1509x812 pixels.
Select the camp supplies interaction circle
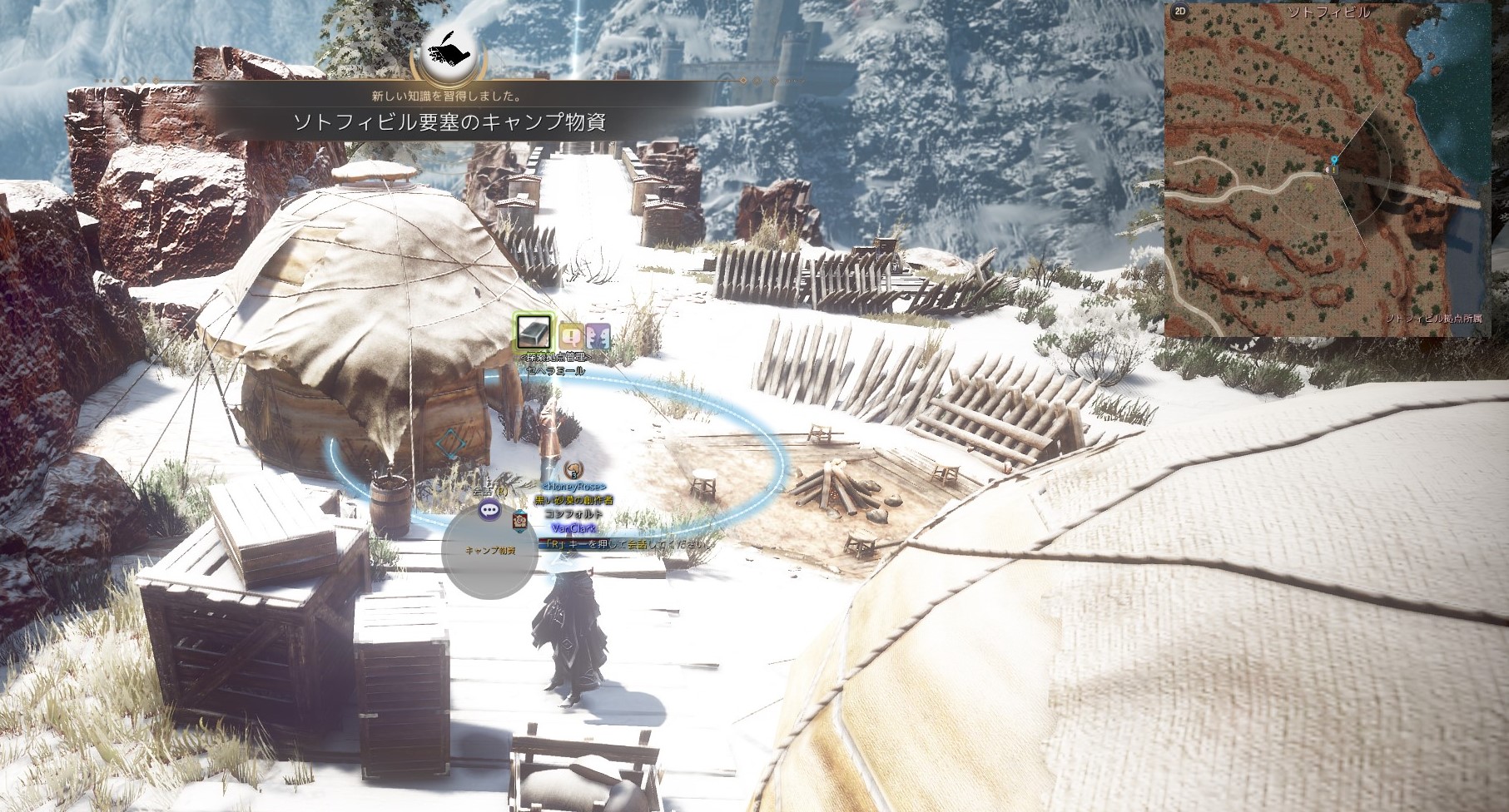click(x=489, y=552)
